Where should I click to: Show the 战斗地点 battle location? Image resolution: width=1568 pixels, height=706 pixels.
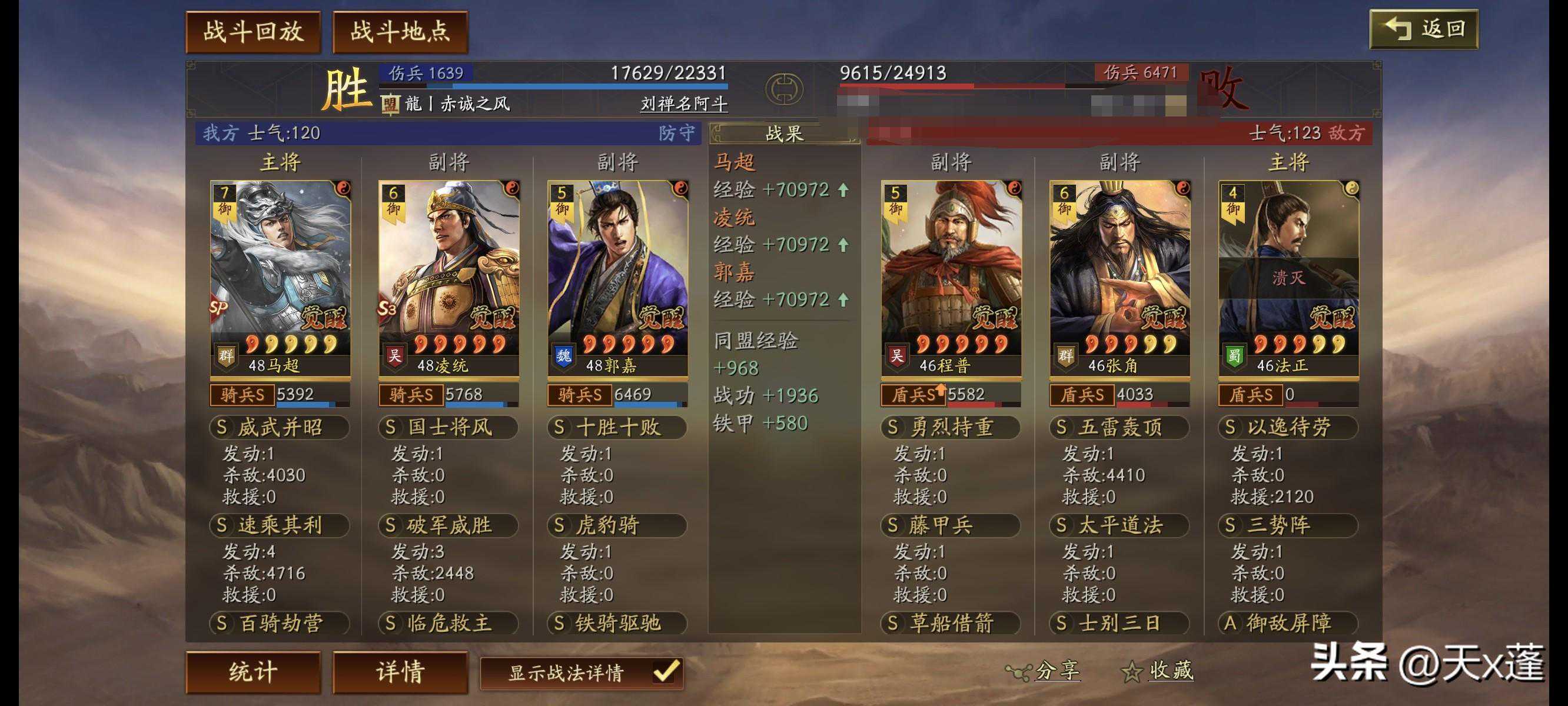tap(400, 32)
